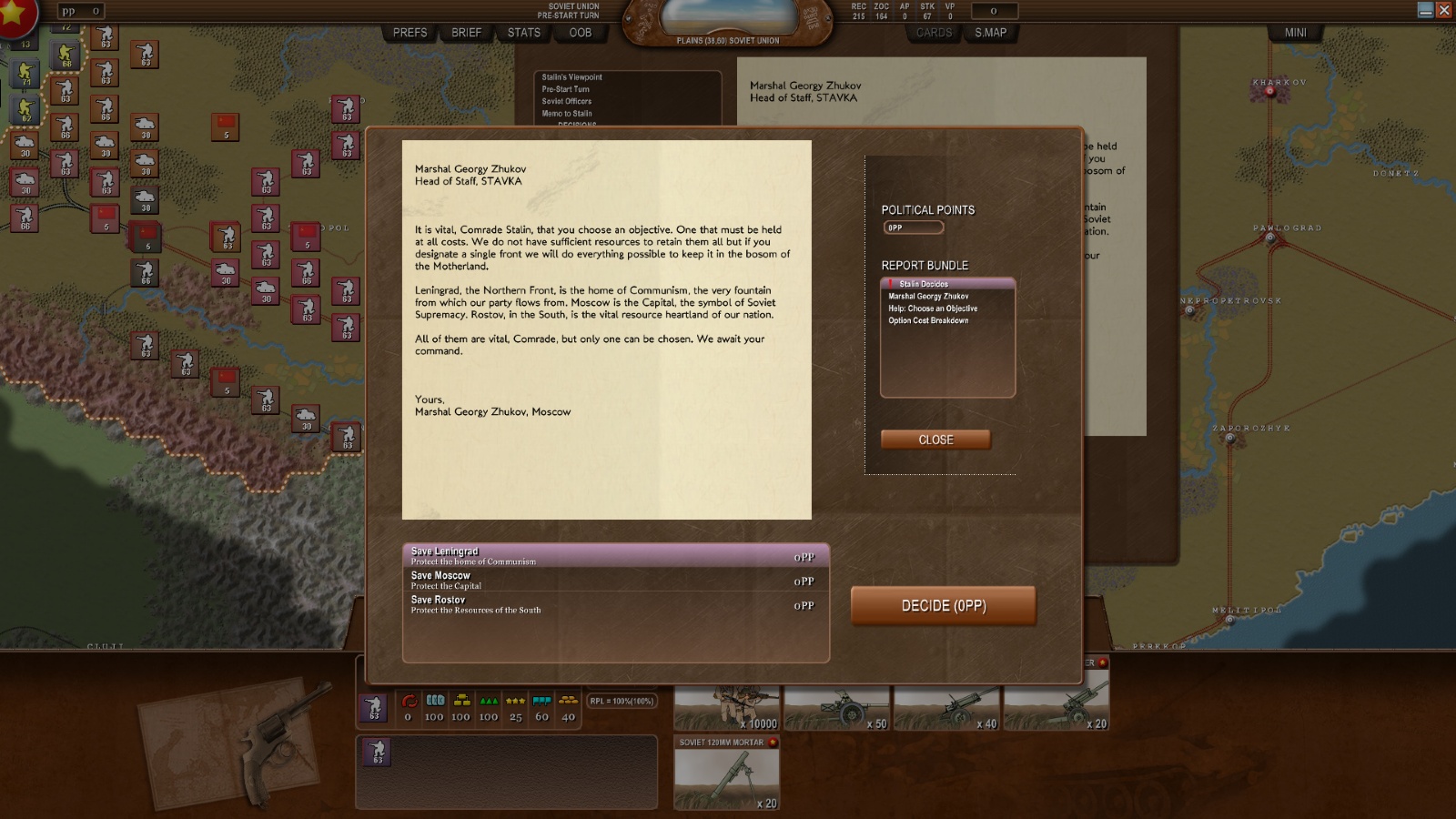Minimize the game window

point(1425,10)
